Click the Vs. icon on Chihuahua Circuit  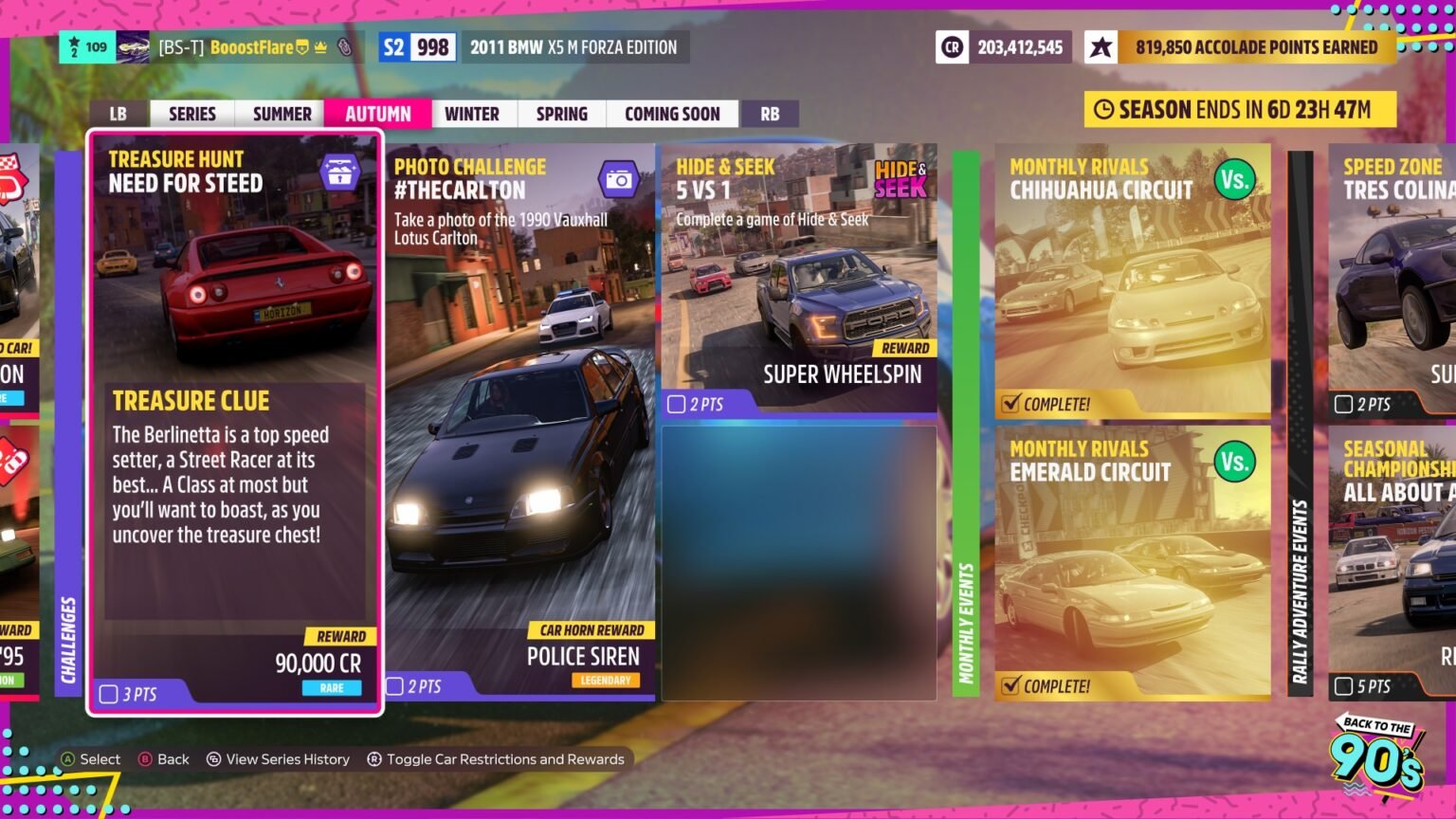click(x=1234, y=179)
